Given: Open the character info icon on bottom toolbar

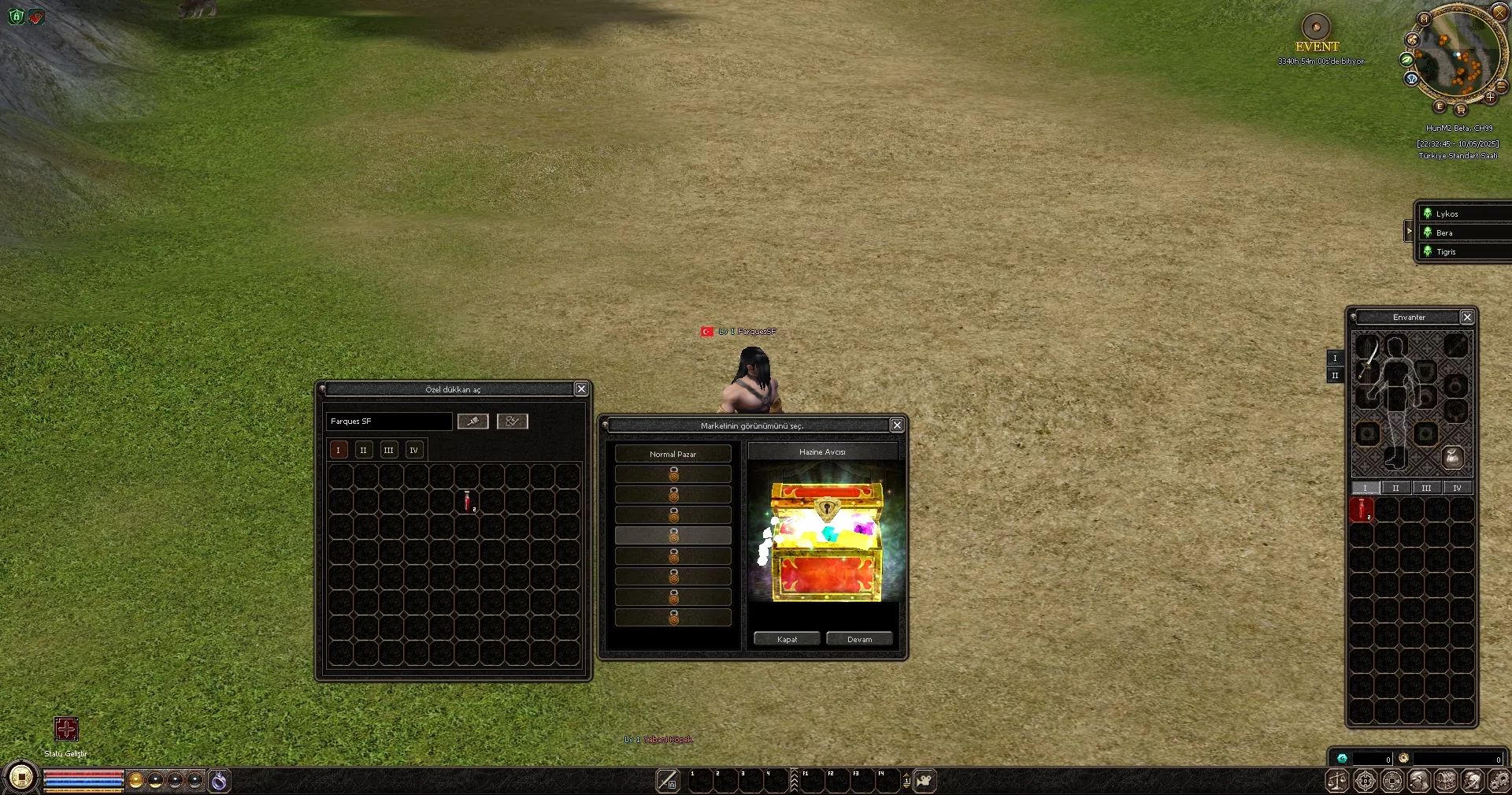Looking at the screenshot, I should [x=1419, y=781].
